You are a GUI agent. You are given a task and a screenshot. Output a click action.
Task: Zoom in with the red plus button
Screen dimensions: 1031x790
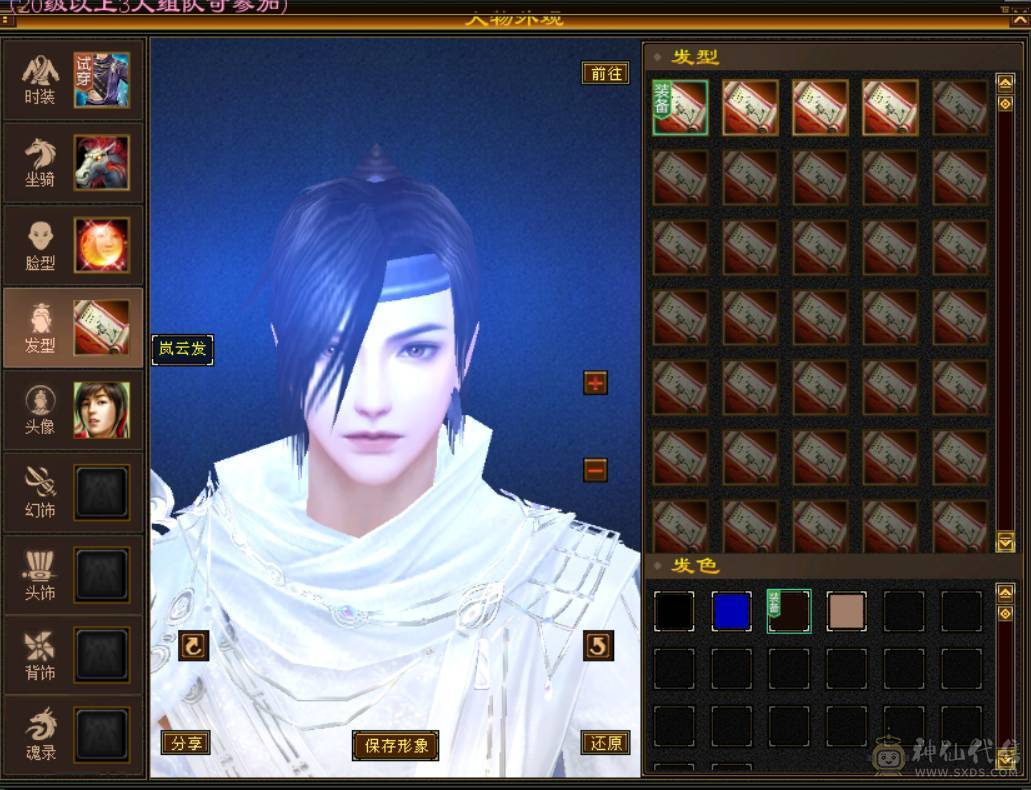[x=595, y=382]
